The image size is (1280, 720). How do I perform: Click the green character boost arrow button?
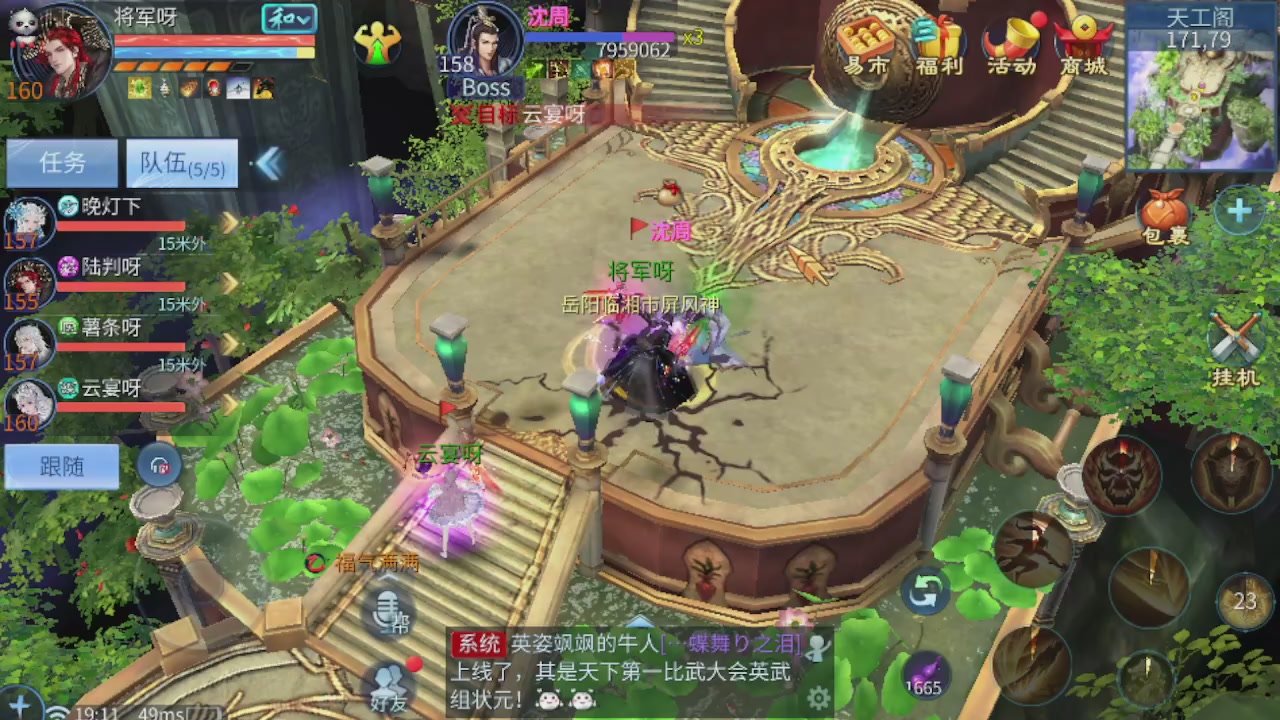(377, 45)
